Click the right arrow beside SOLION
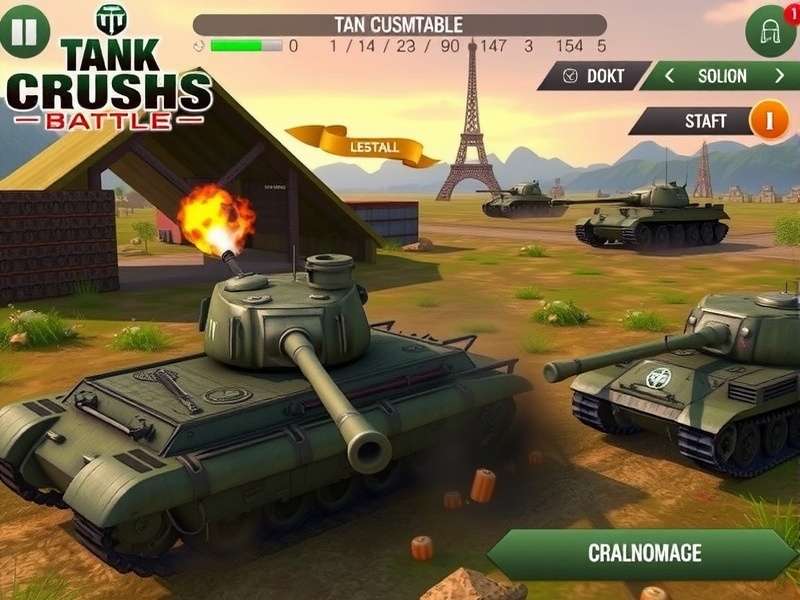 (779, 76)
